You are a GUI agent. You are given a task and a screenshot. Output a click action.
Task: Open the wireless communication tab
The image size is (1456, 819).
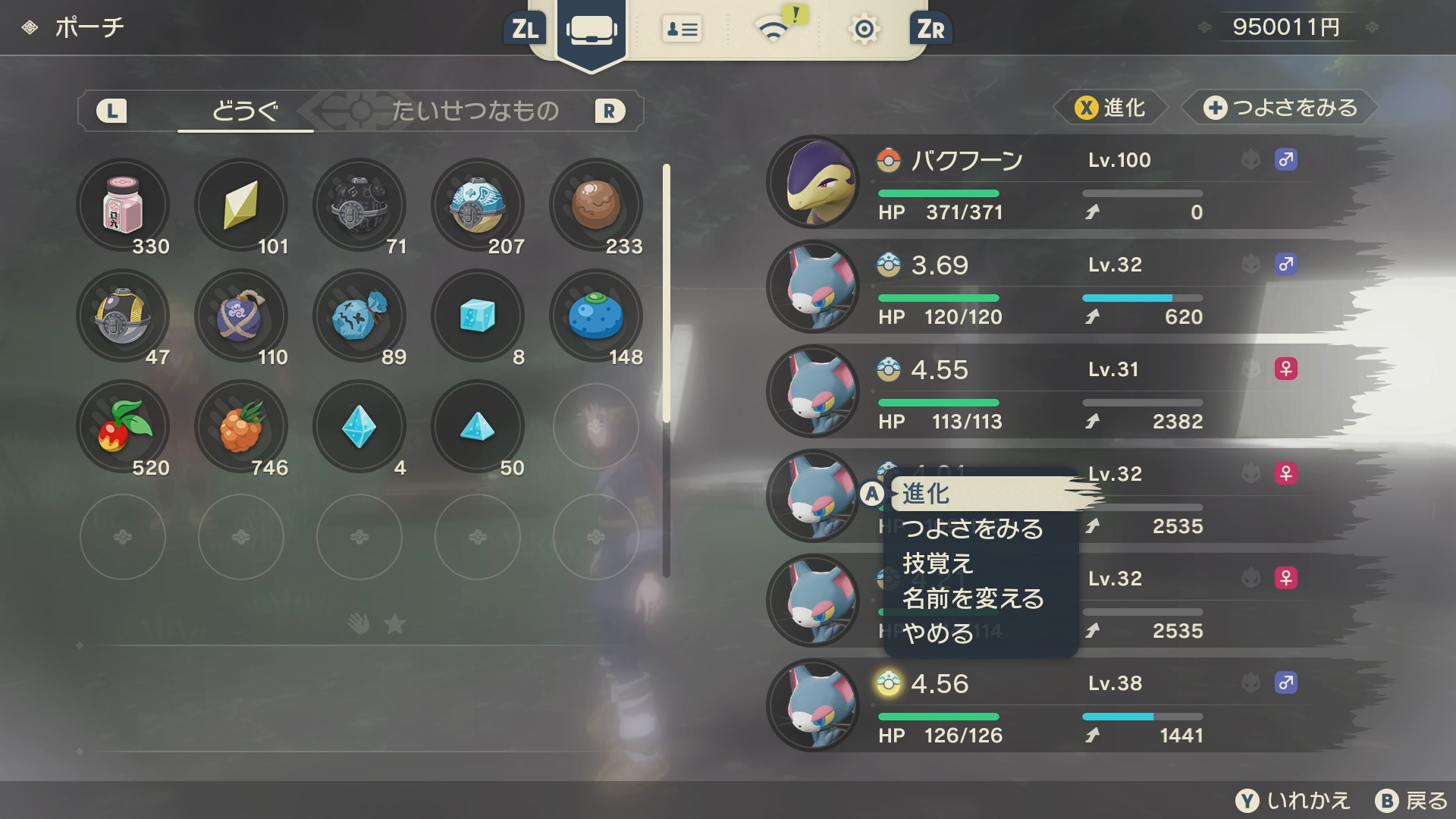click(774, 30)
